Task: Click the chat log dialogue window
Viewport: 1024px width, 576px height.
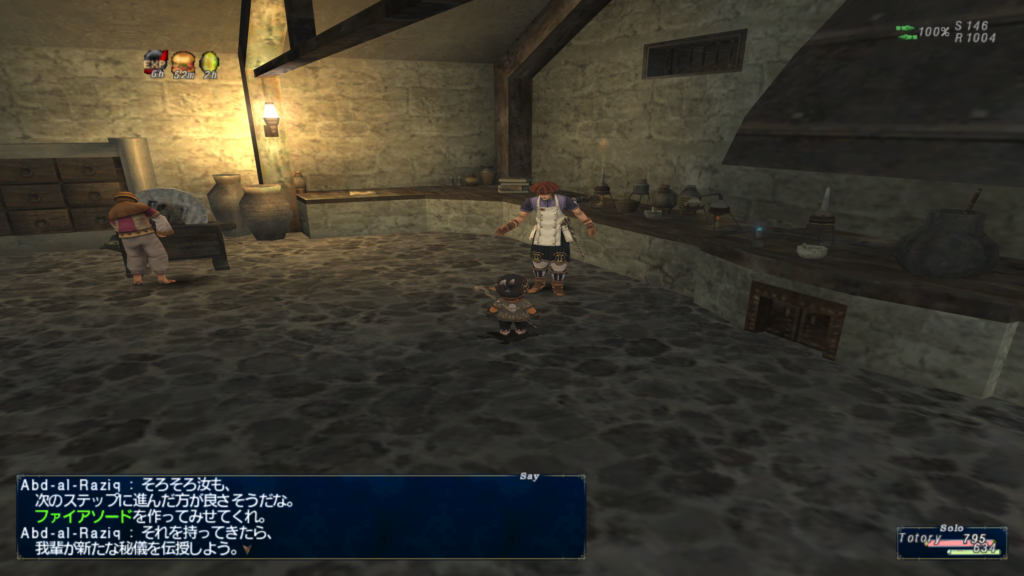Action: [x=300, y=516]
